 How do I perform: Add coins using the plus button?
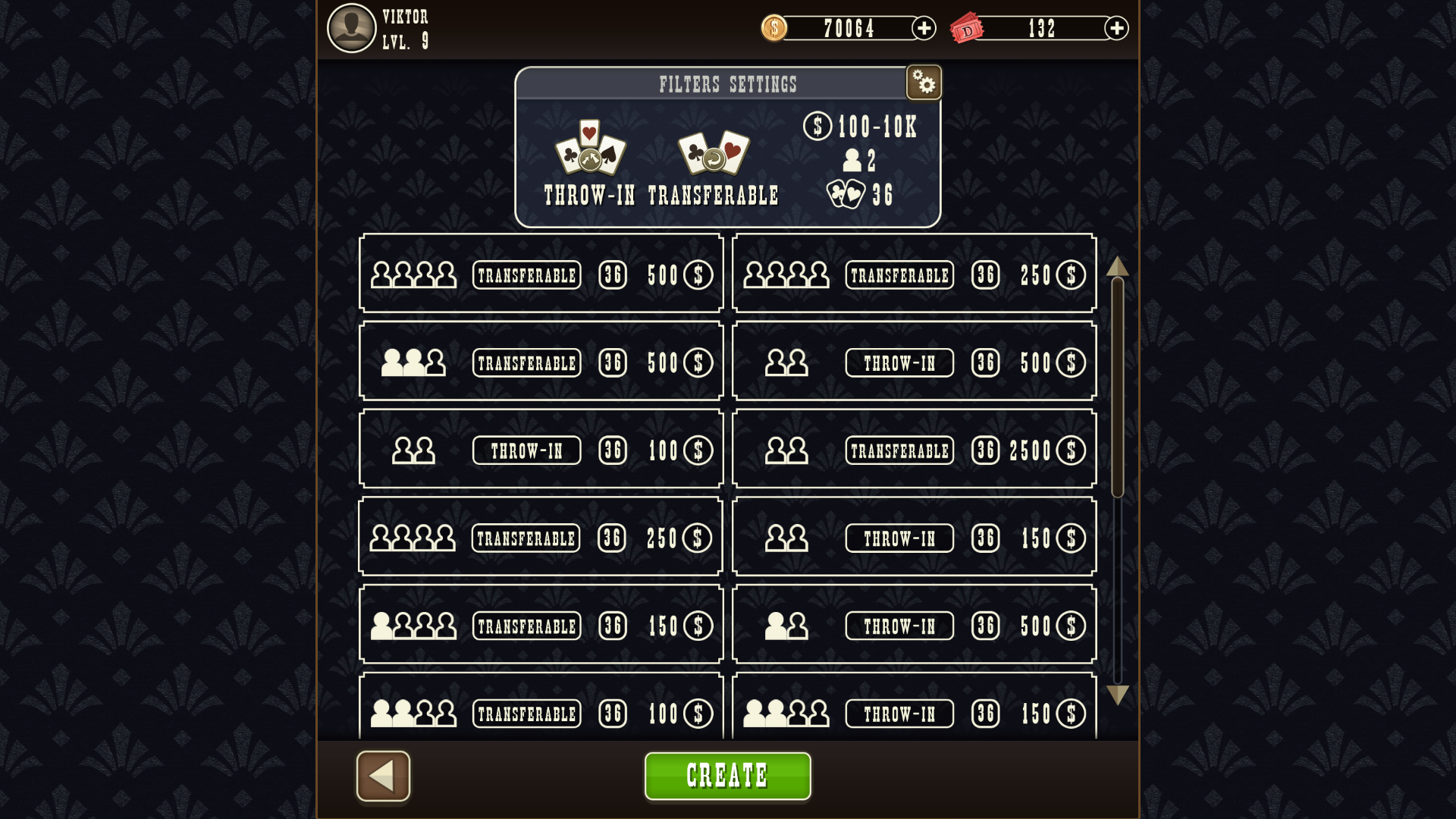[x=924, y=28]
